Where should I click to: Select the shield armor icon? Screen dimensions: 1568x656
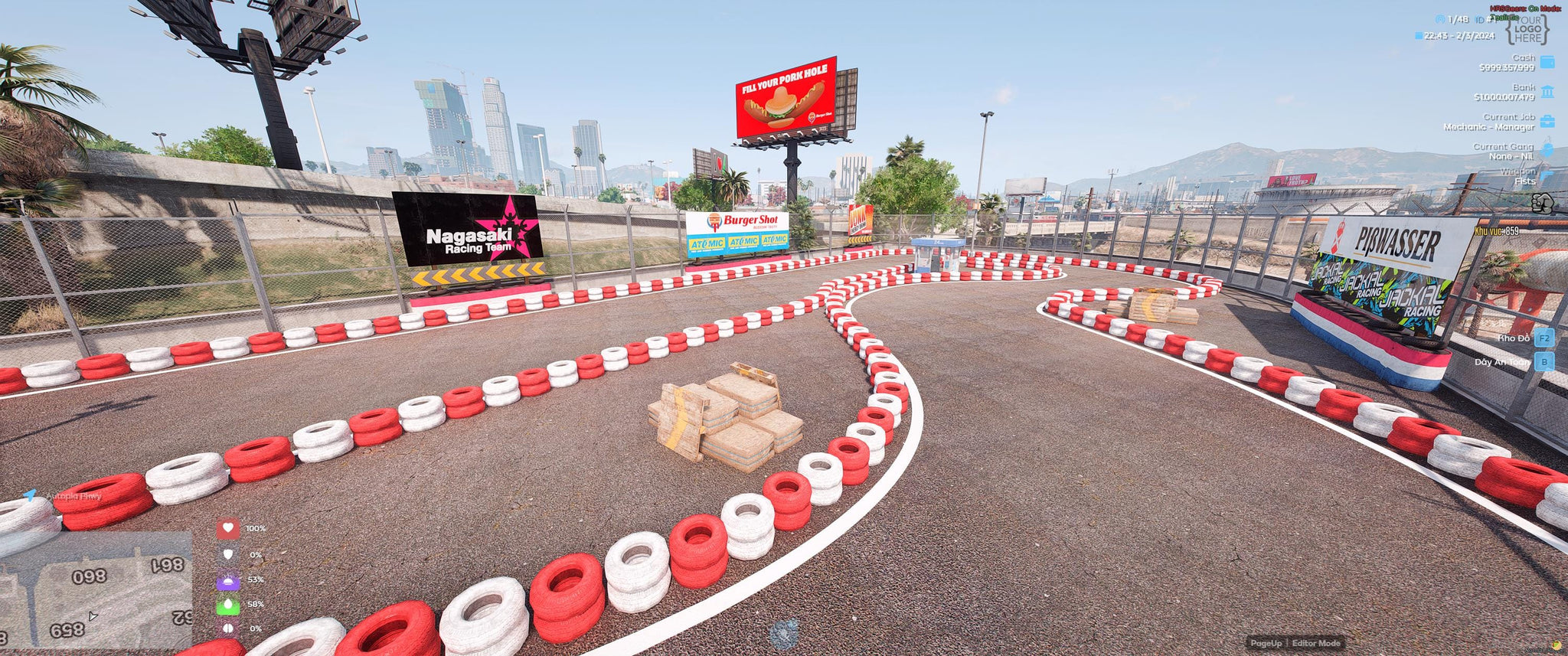coord(228,554)
